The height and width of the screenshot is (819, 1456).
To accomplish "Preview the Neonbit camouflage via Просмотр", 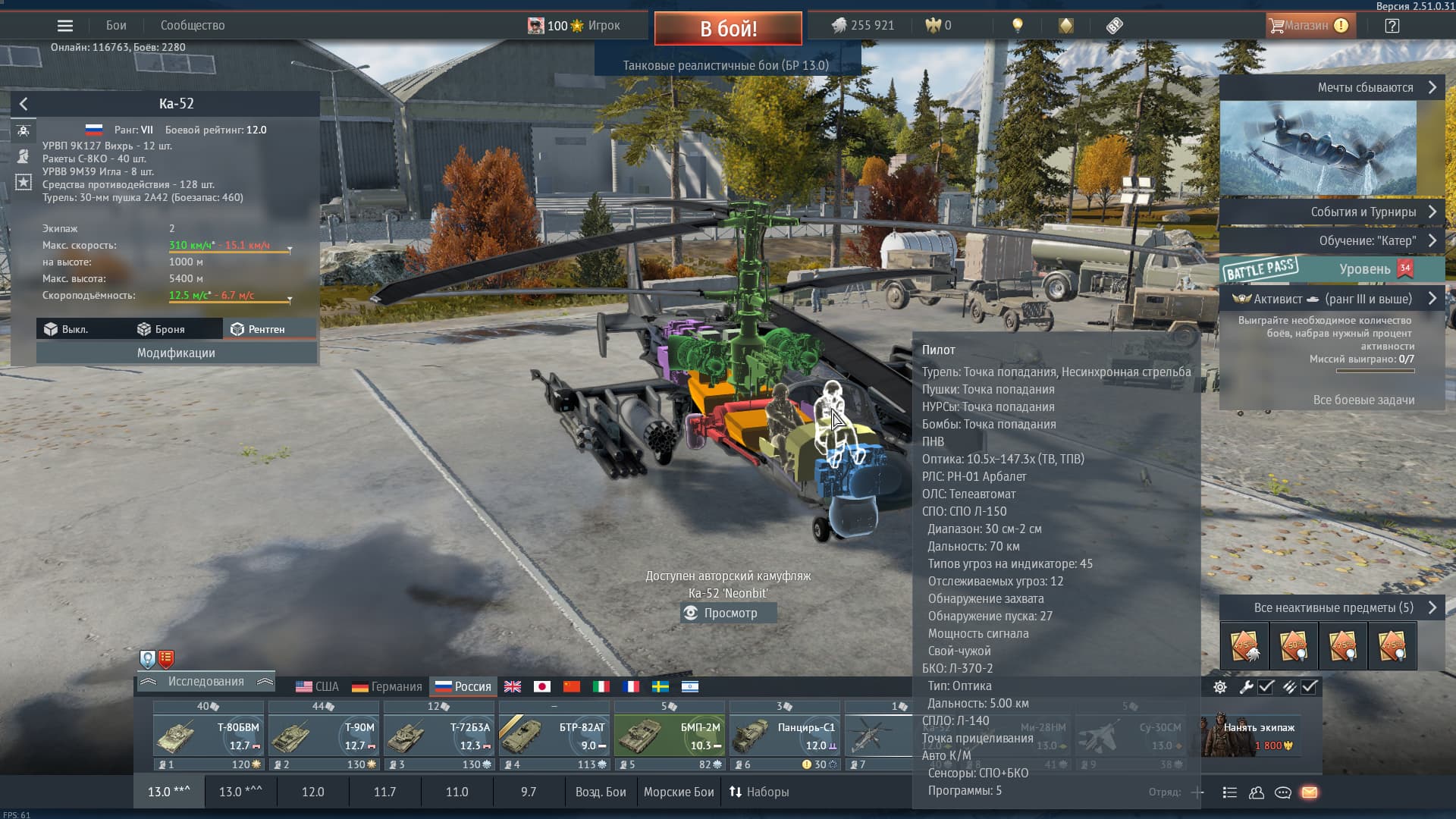I will click(x=729, y=613).
